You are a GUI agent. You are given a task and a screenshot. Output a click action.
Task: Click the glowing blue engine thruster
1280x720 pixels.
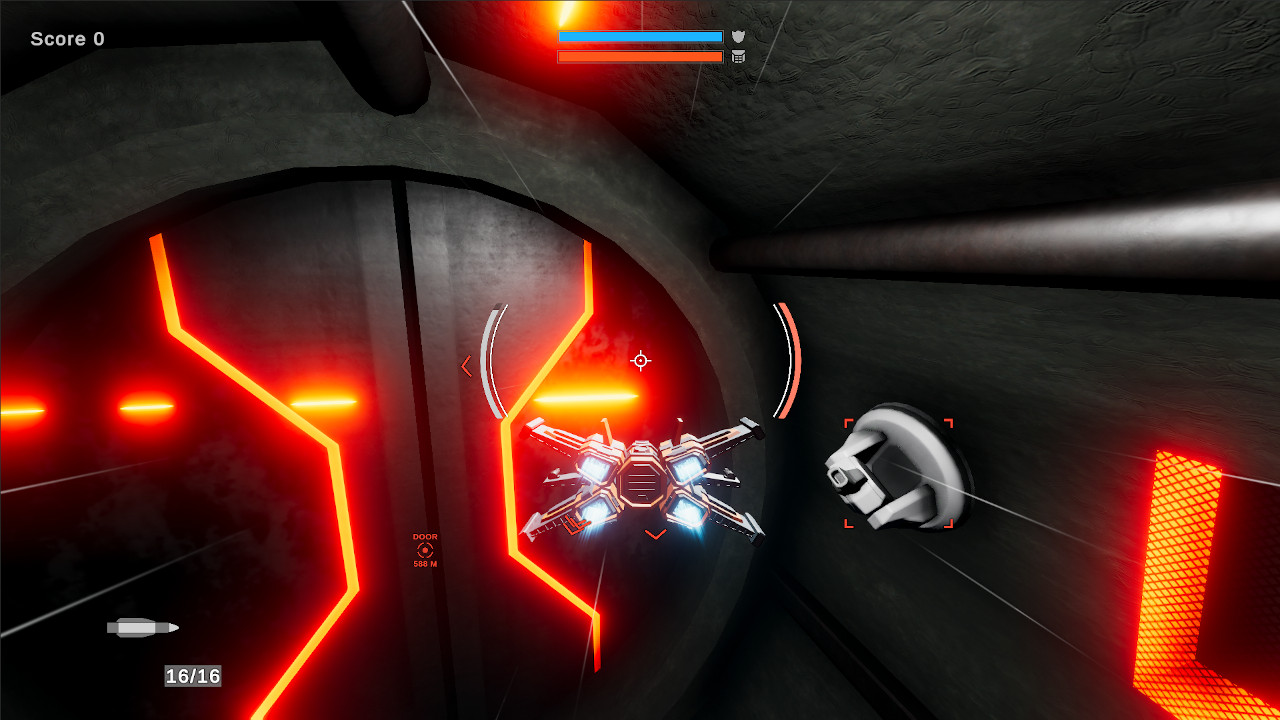689,513
